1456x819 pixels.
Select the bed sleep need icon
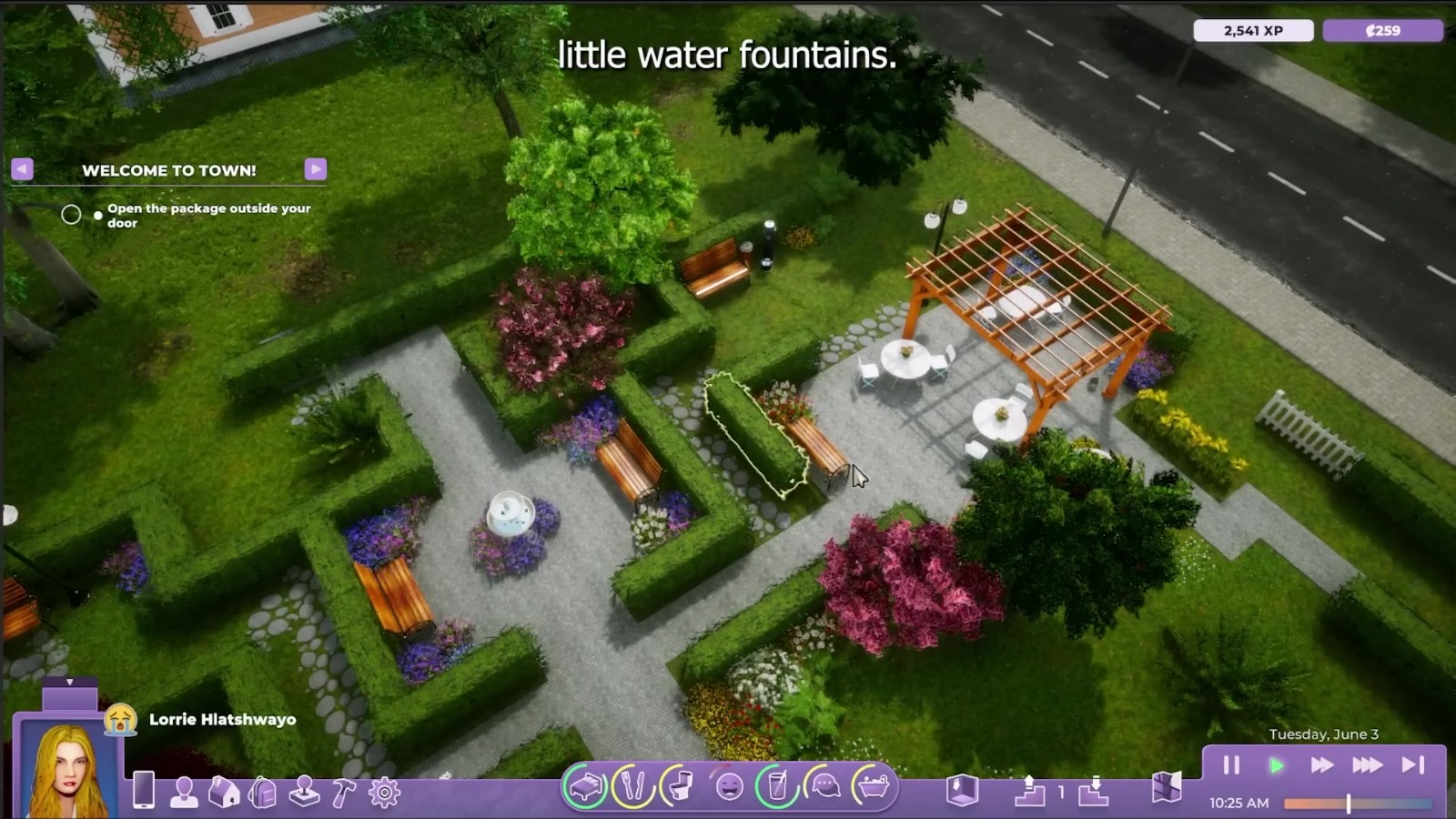click(x=585, y=786)
